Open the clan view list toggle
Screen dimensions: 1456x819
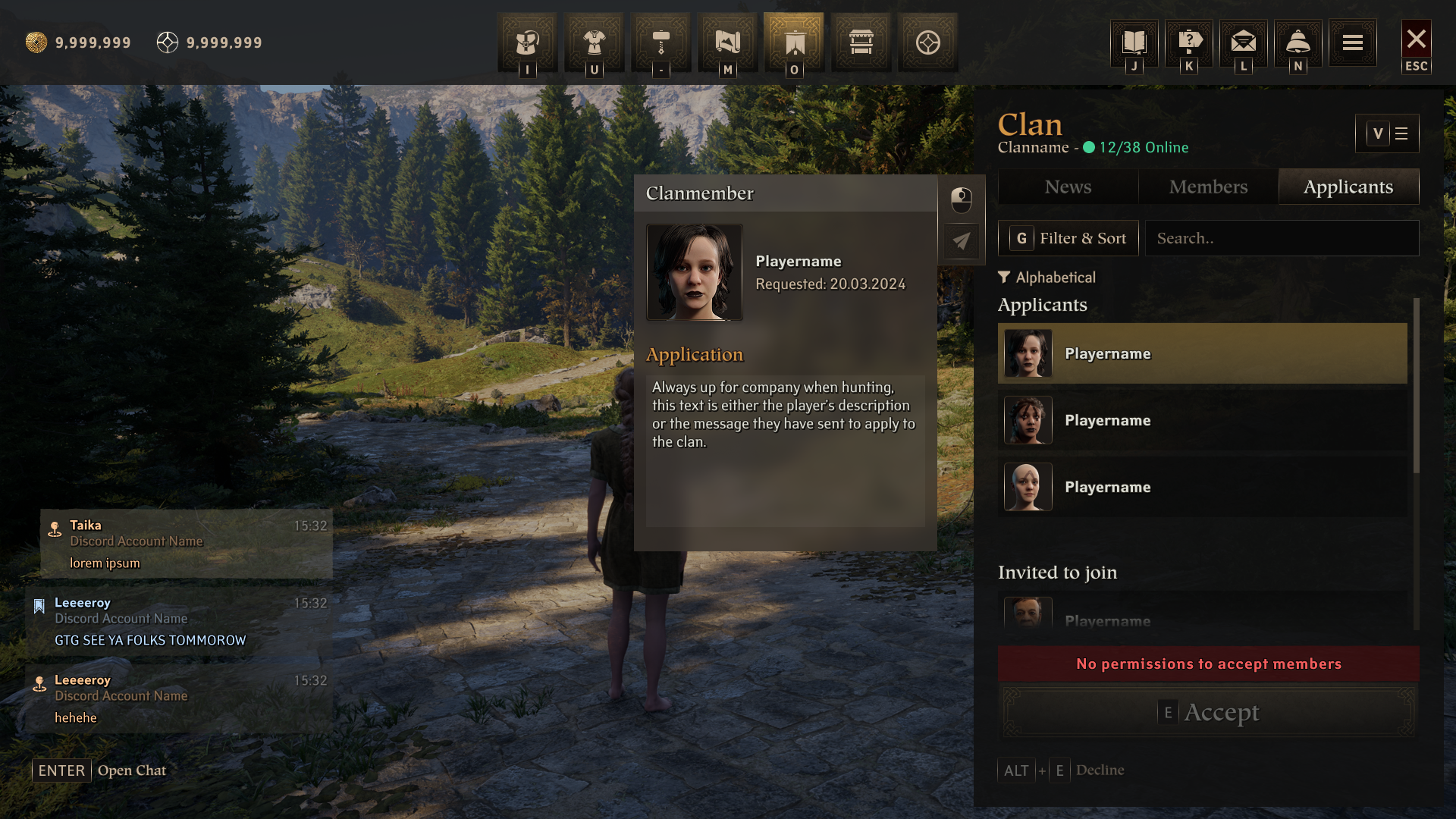(x=1387, y=133)
